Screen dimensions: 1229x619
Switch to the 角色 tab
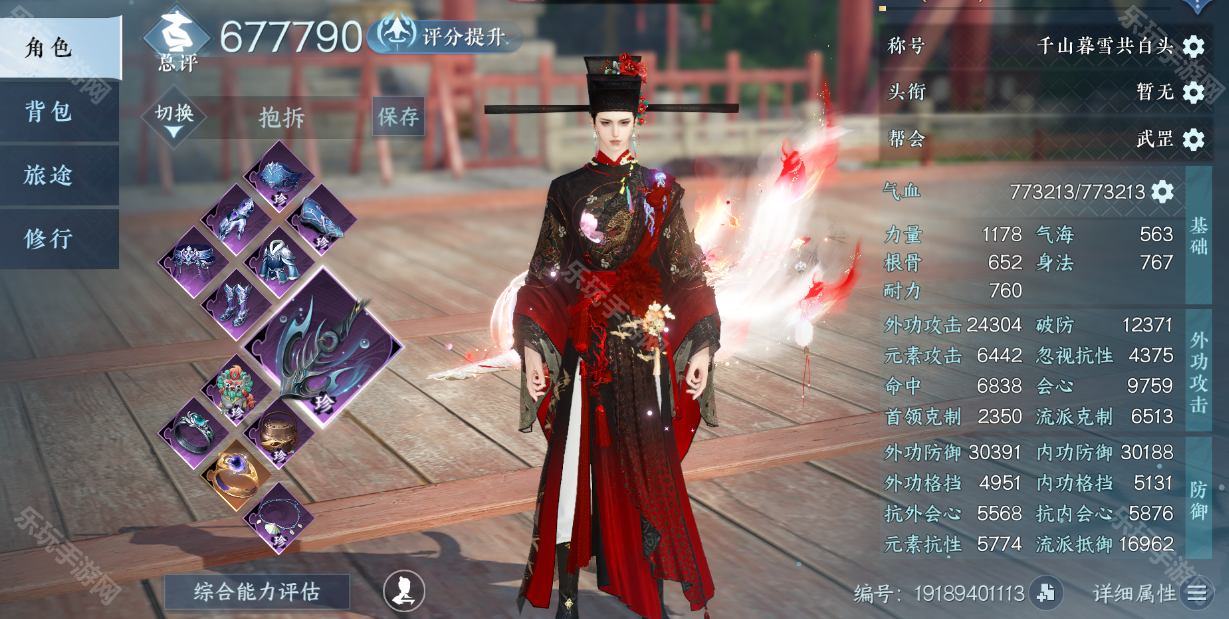click(x=58, y=48)
